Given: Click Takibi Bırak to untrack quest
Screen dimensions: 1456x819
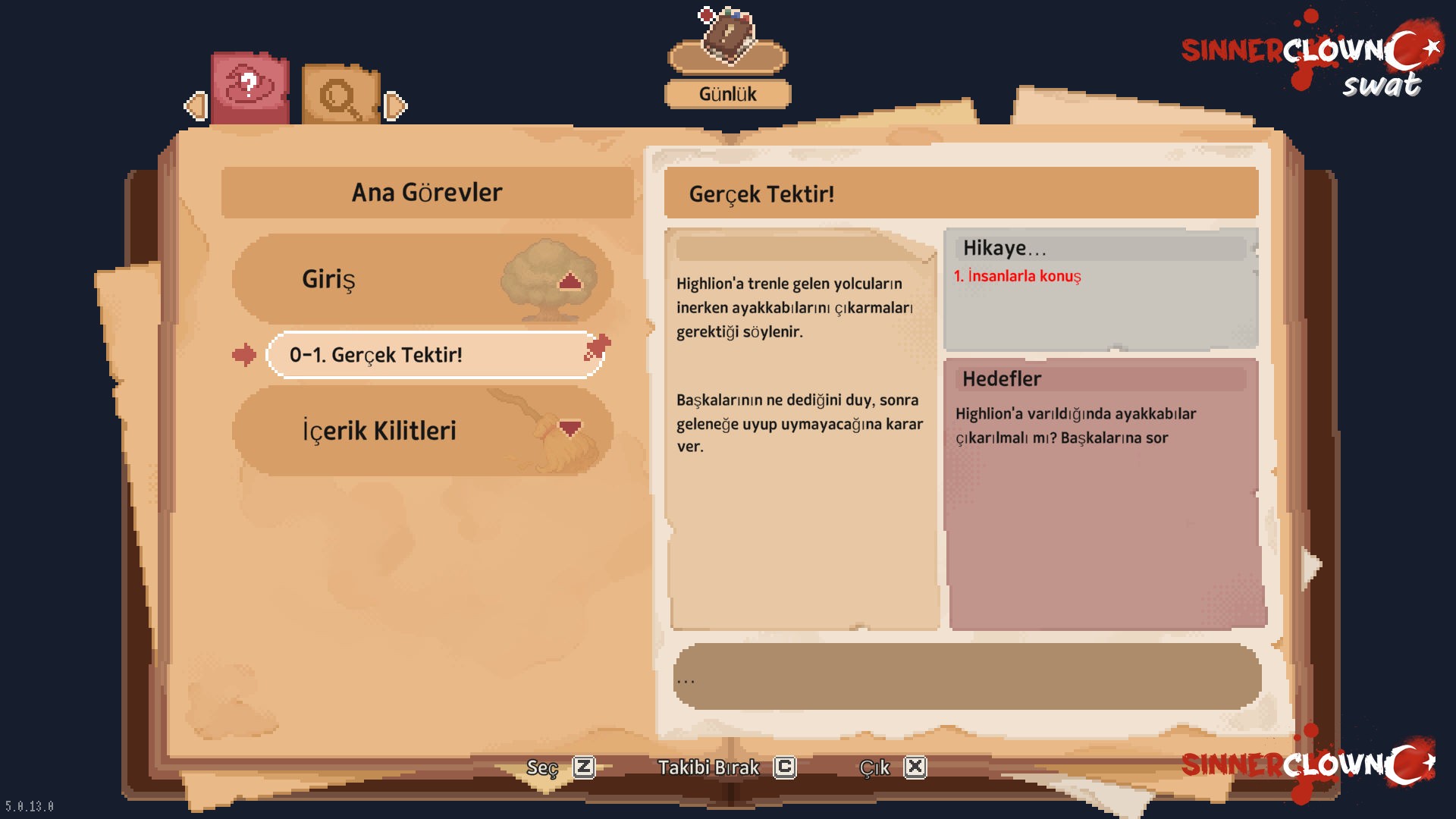Looking at the screenshot, I should [726, 767].
